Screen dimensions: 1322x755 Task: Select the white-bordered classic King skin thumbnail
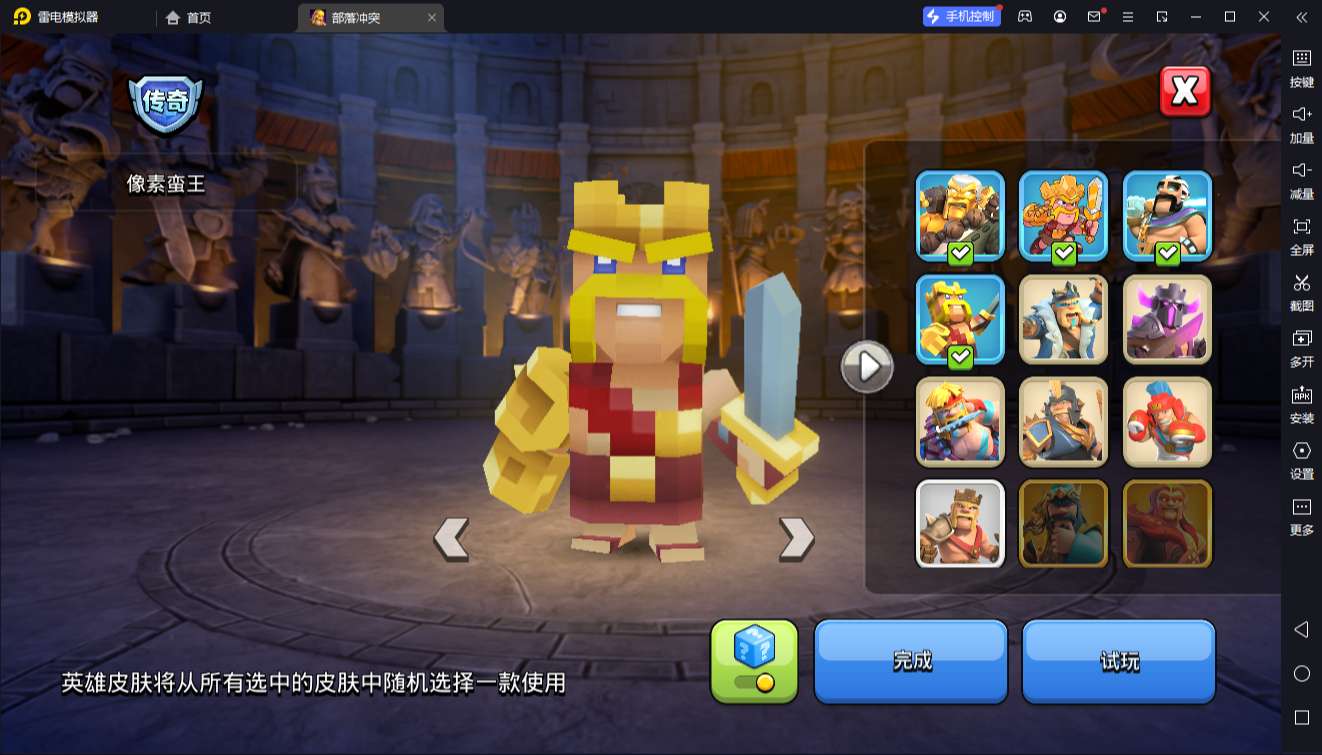tap(959, 524)
